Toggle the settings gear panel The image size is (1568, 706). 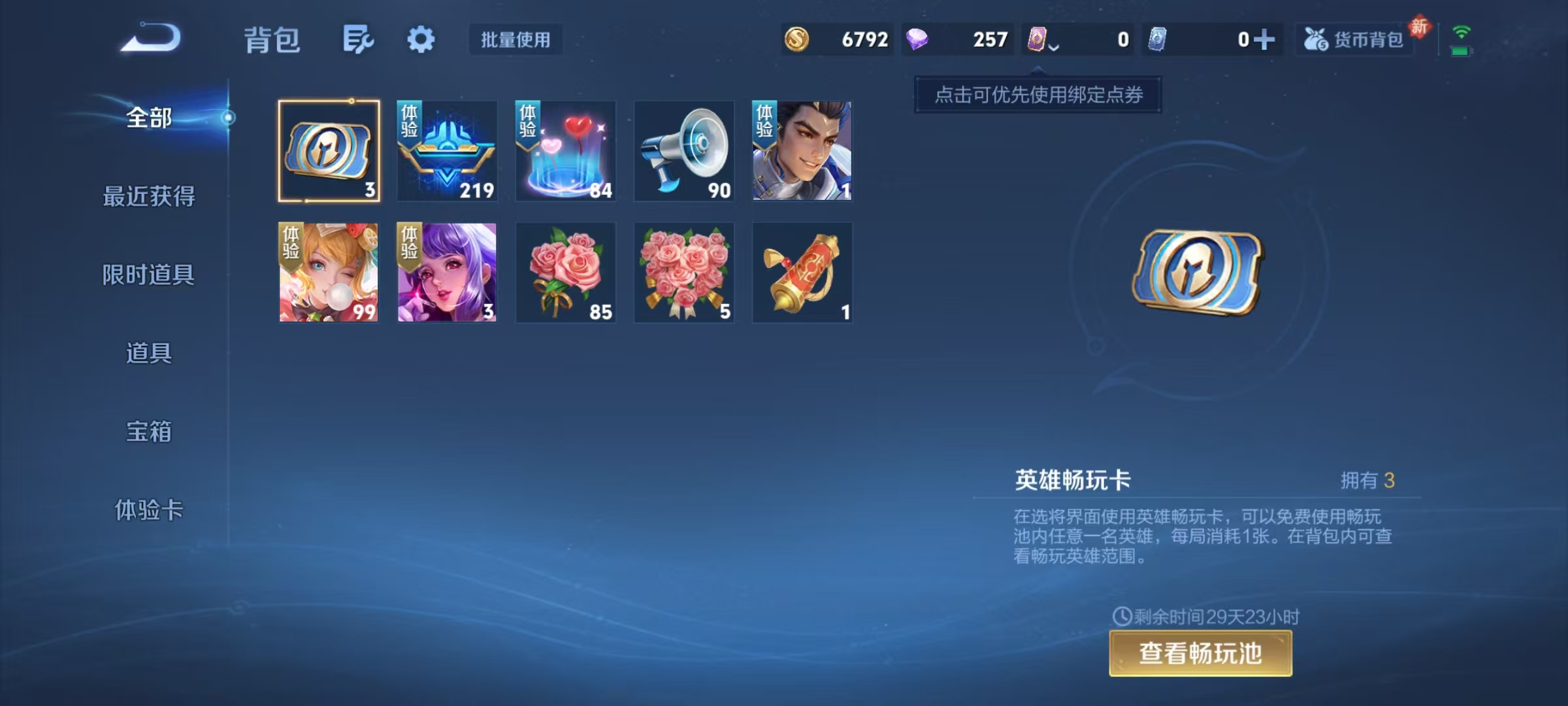(421, 39)
